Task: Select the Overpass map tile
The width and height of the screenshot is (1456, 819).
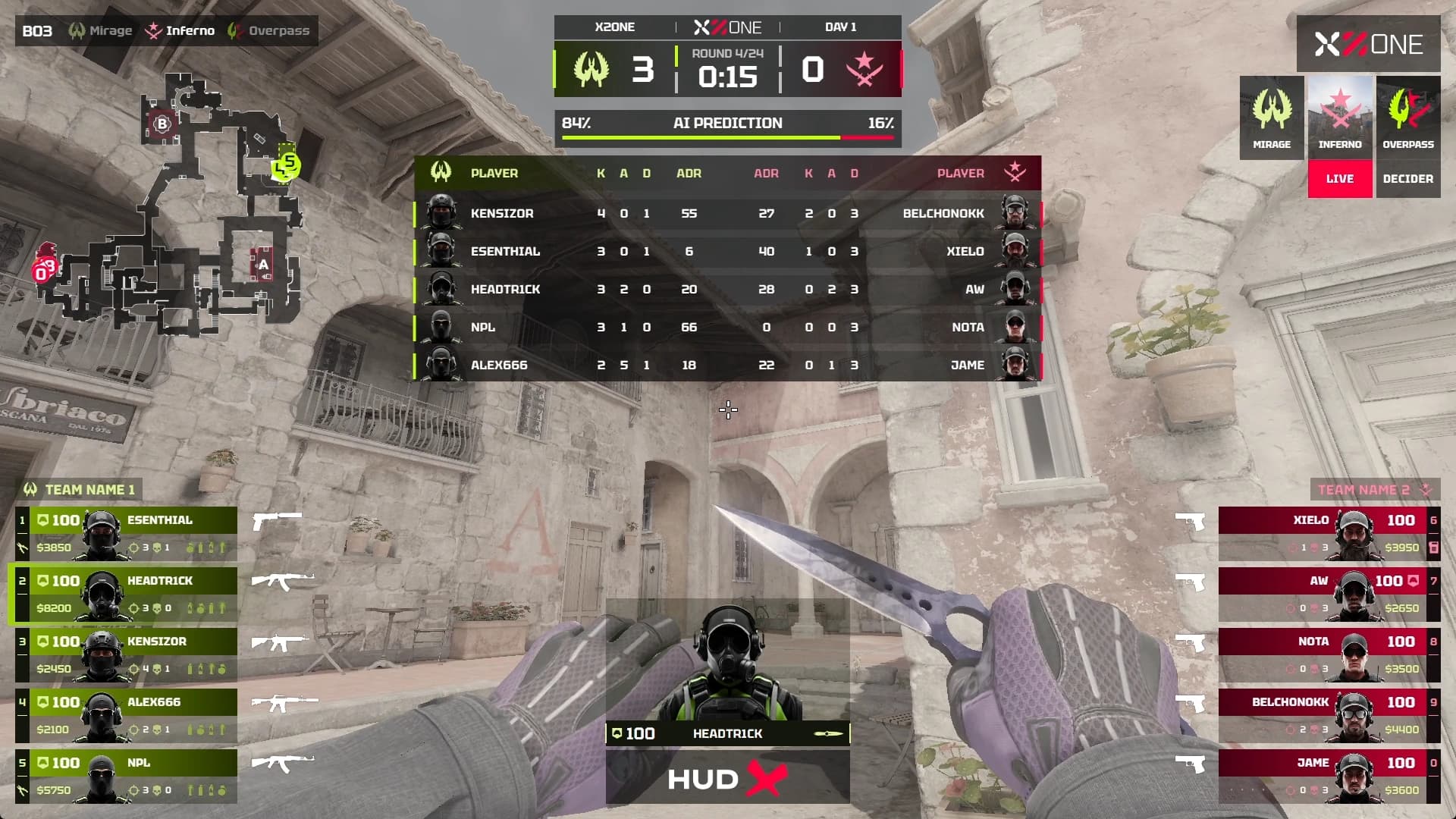Action: tap(1408, 118)
